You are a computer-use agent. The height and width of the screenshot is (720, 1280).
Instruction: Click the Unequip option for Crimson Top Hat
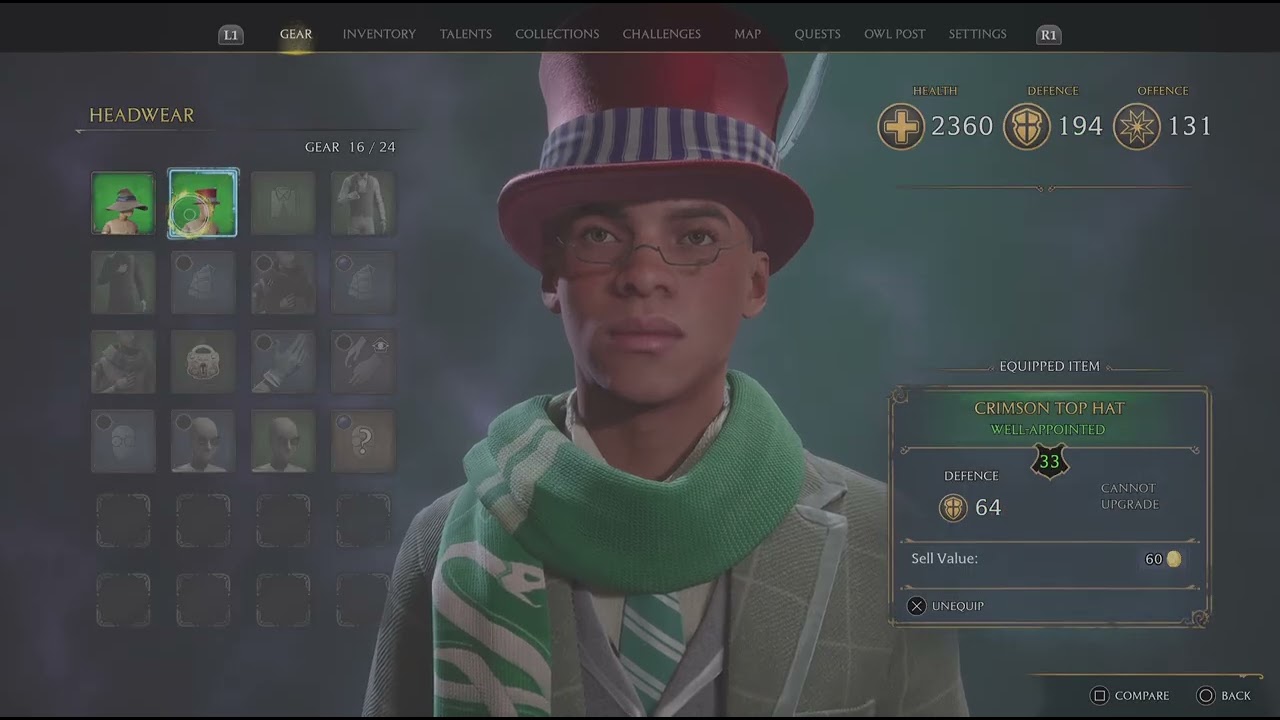point(946,606)
